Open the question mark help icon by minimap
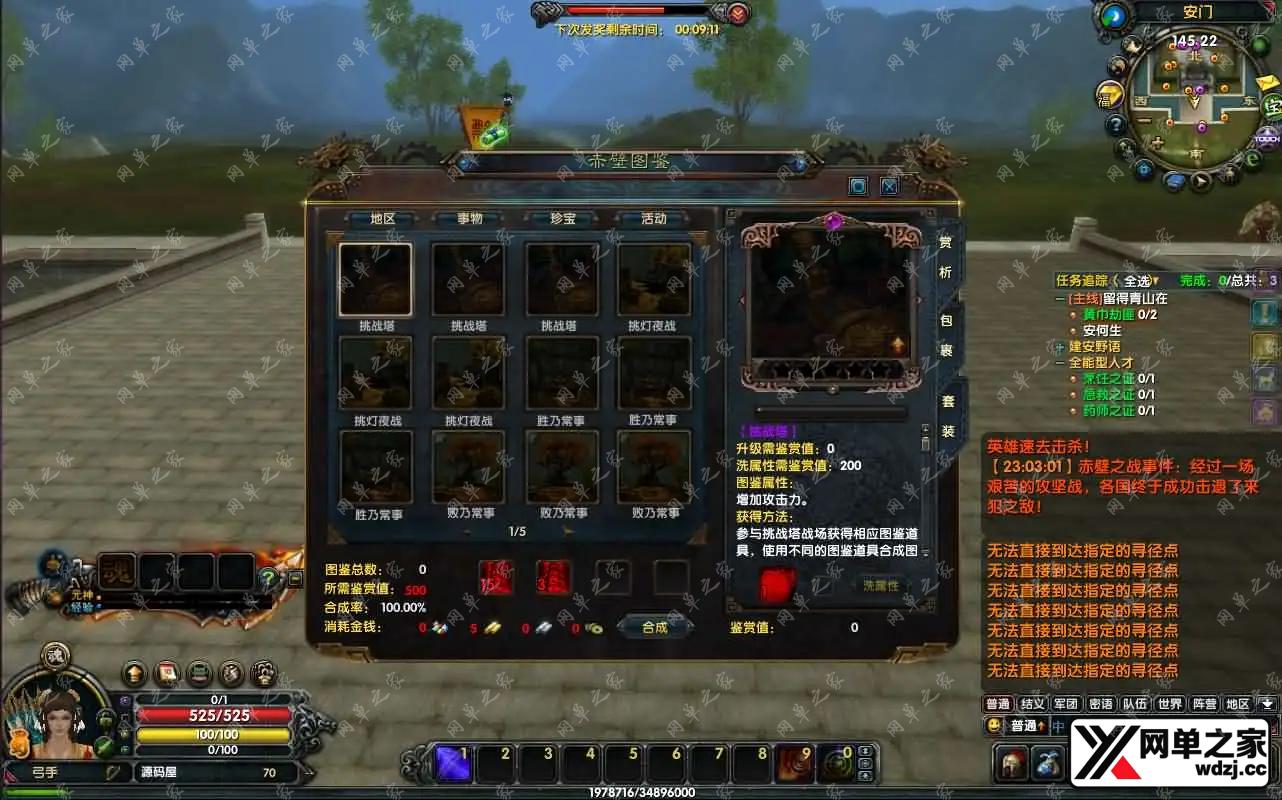 [x=1117, y=126]
